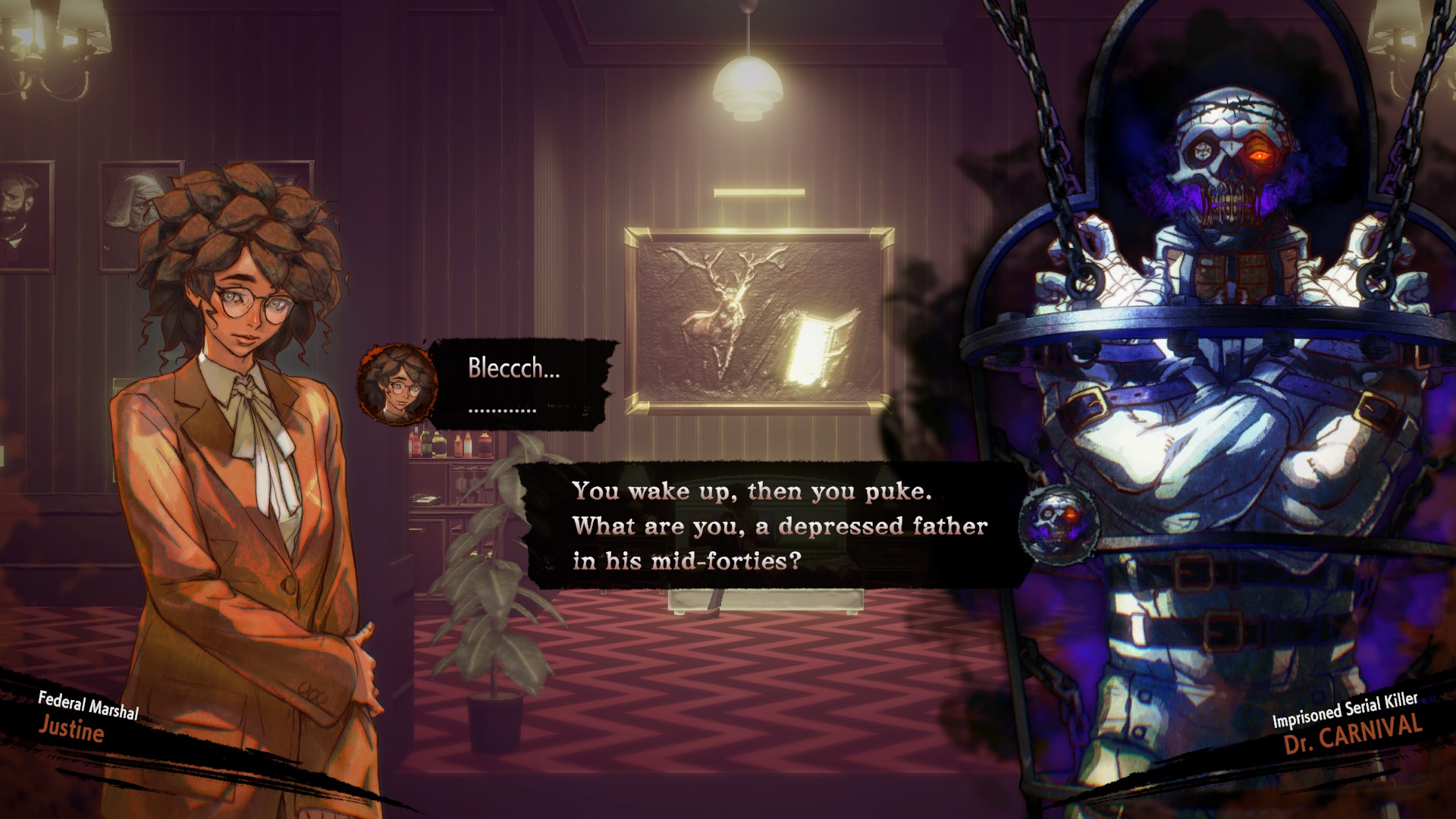Select Dr. Carnival's round skull portrait icon

(1059, 524)
